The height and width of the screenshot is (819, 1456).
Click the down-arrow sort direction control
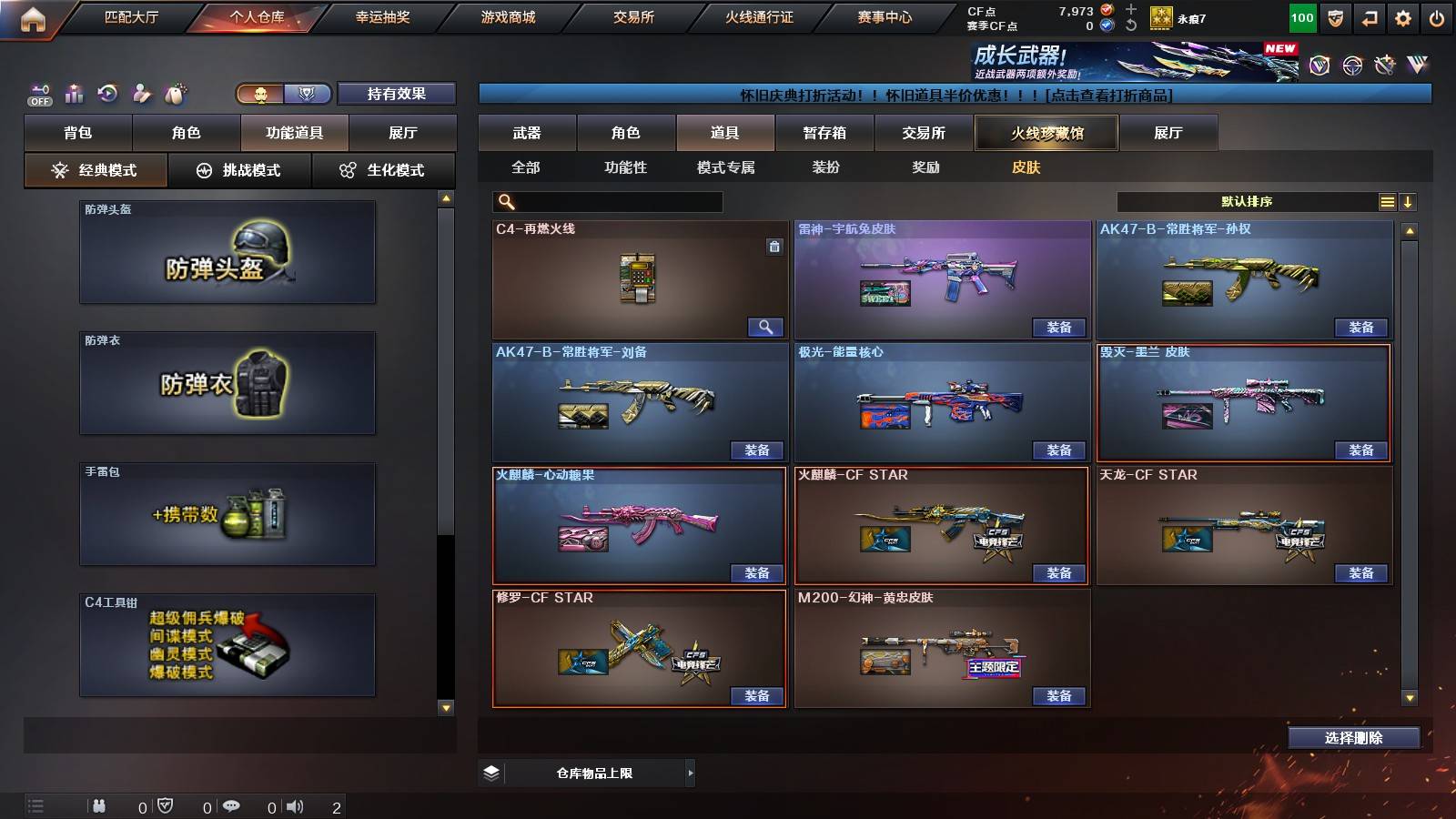1409,201
